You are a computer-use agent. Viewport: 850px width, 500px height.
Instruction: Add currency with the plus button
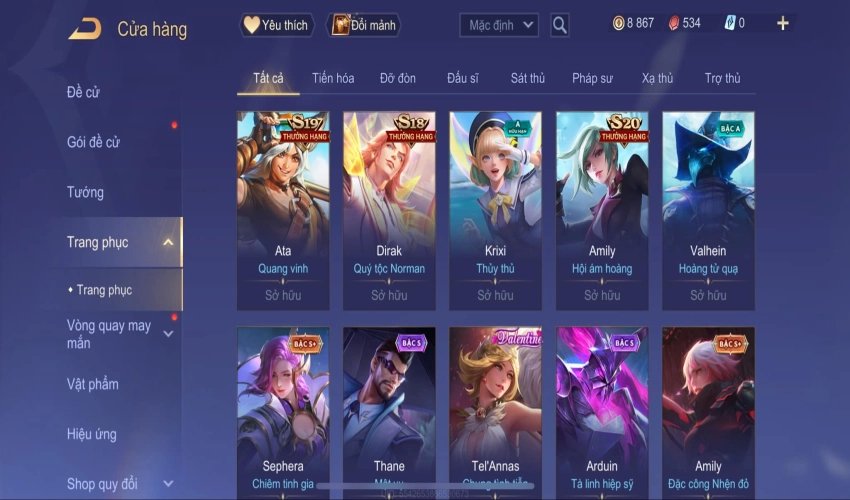click(782, 23)
